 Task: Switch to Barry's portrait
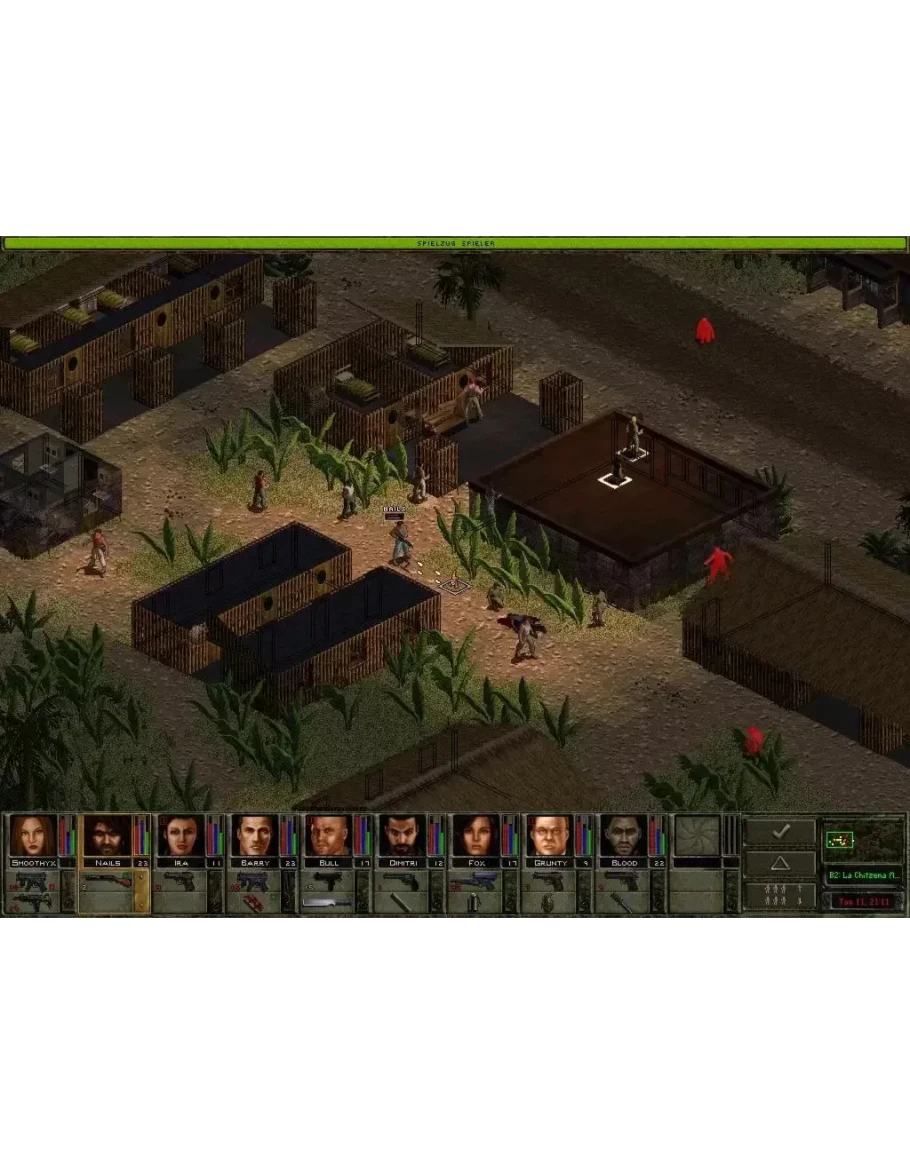(255, 836)
